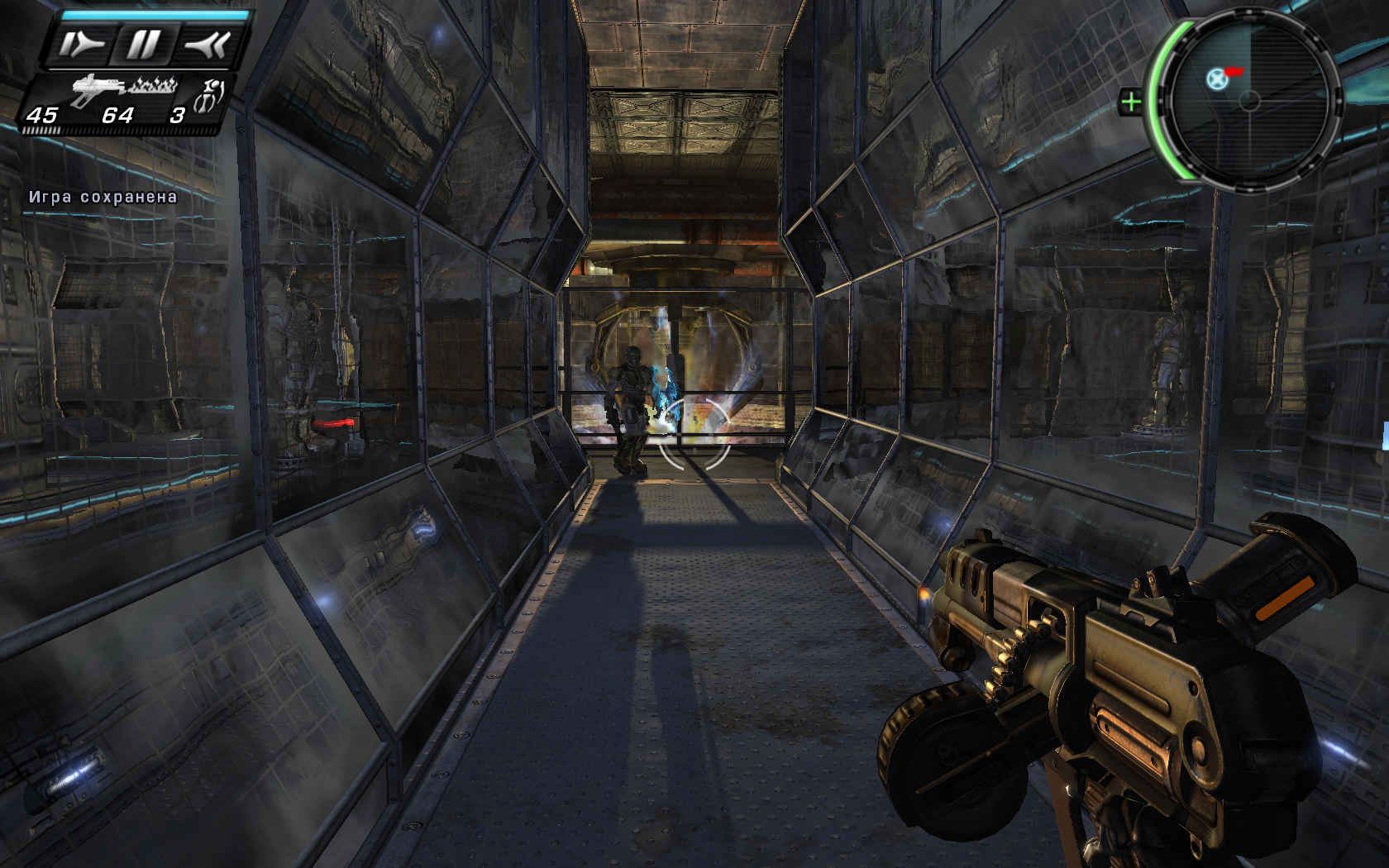
Task: Activate the slow-time power icon
Action: coord(81,45)
